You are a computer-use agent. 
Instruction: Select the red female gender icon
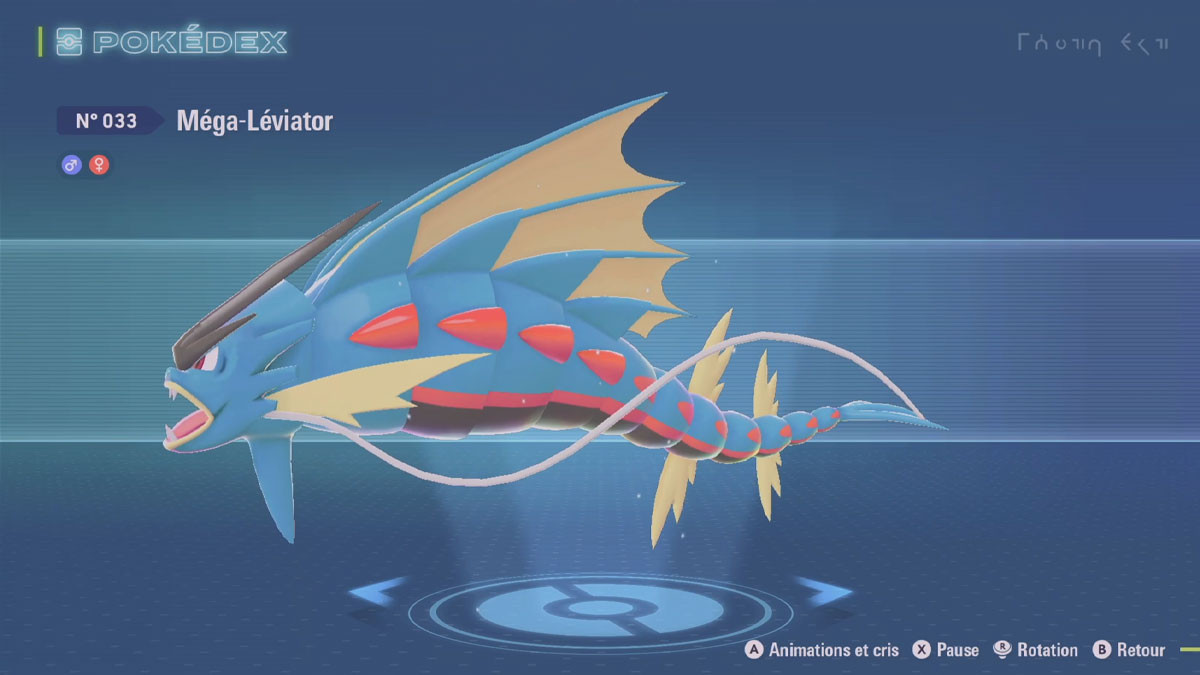click(x=99, y=165)
